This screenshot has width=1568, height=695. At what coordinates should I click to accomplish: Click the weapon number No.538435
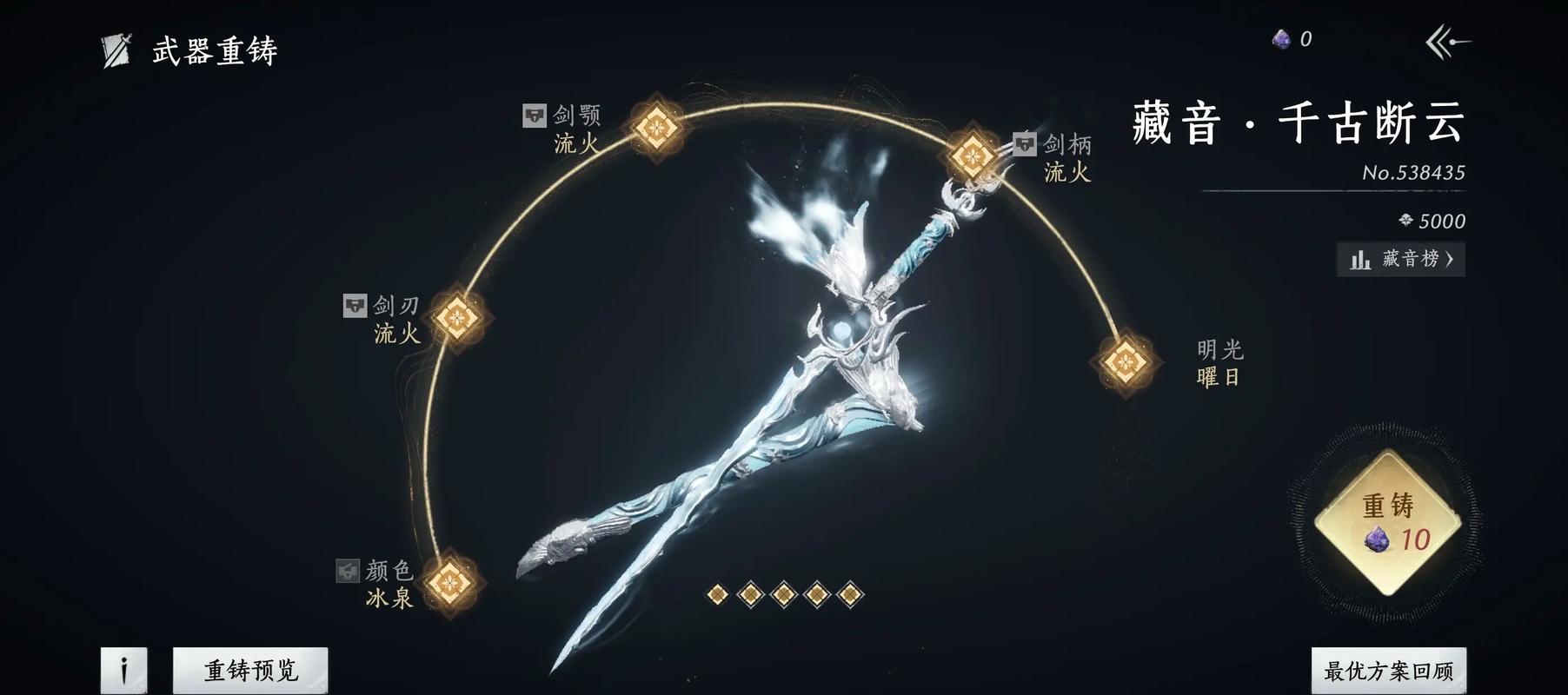(1415, 172)
